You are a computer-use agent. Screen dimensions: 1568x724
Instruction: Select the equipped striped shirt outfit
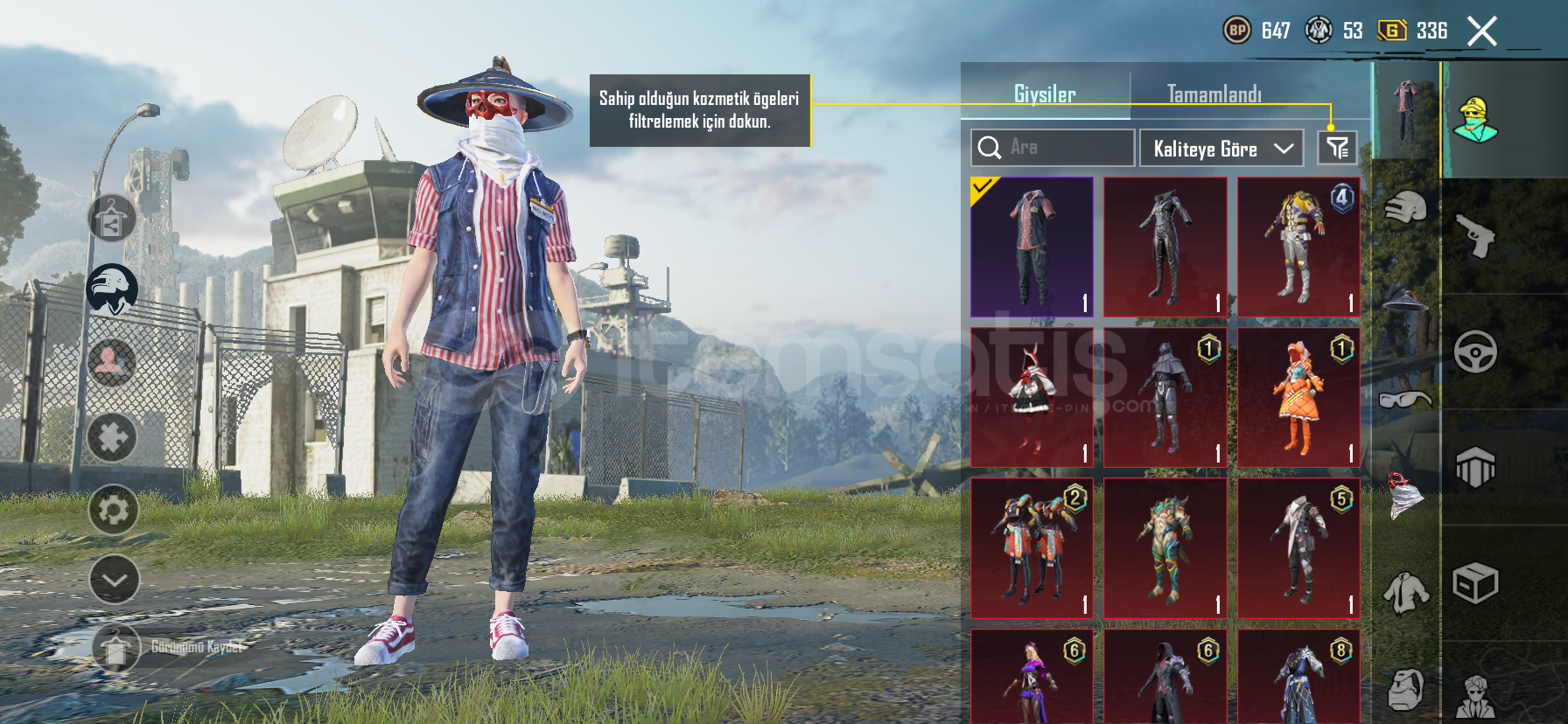point(1032,247)
